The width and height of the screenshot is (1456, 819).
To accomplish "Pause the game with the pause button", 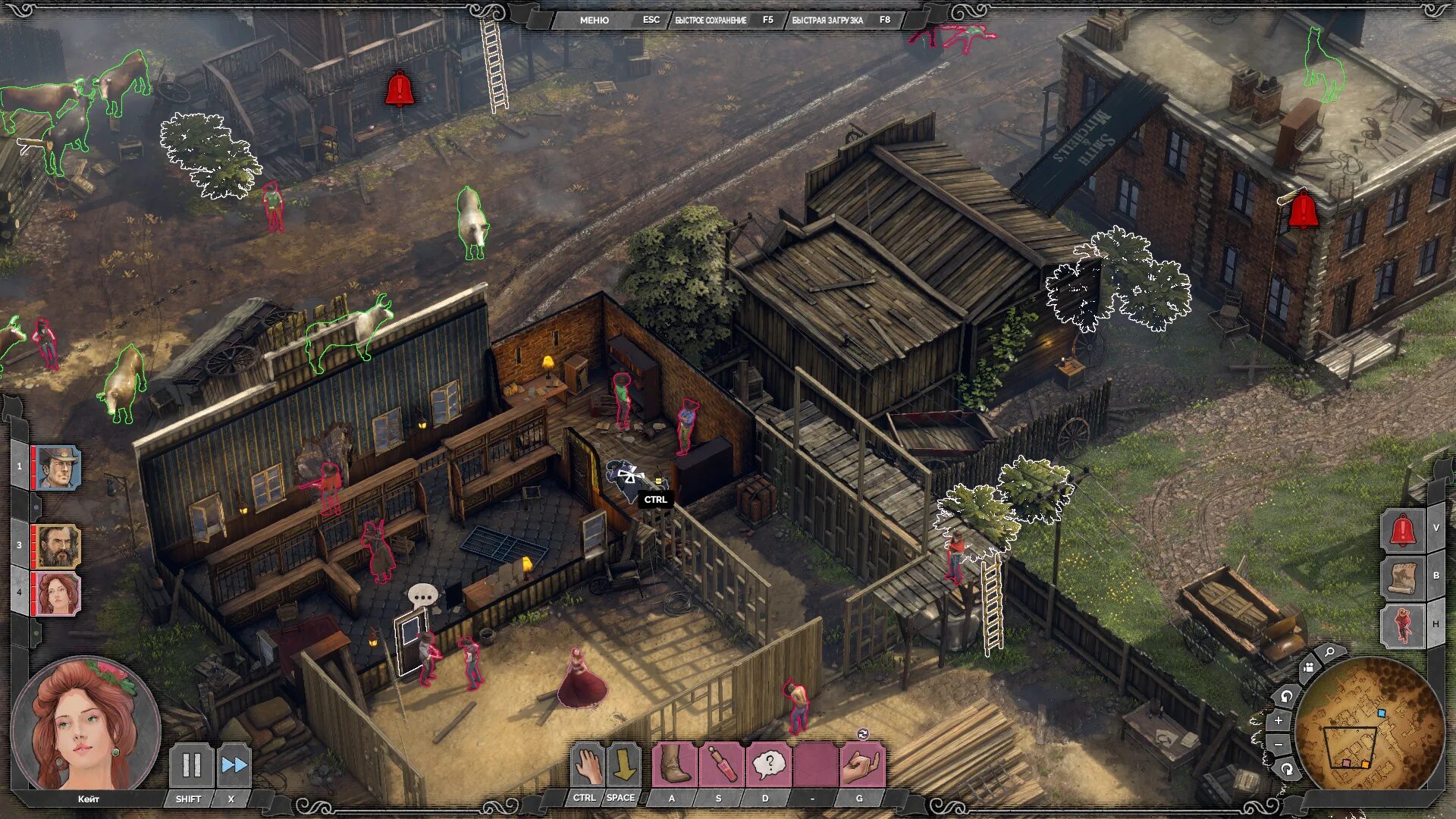I will coord(190,765).
